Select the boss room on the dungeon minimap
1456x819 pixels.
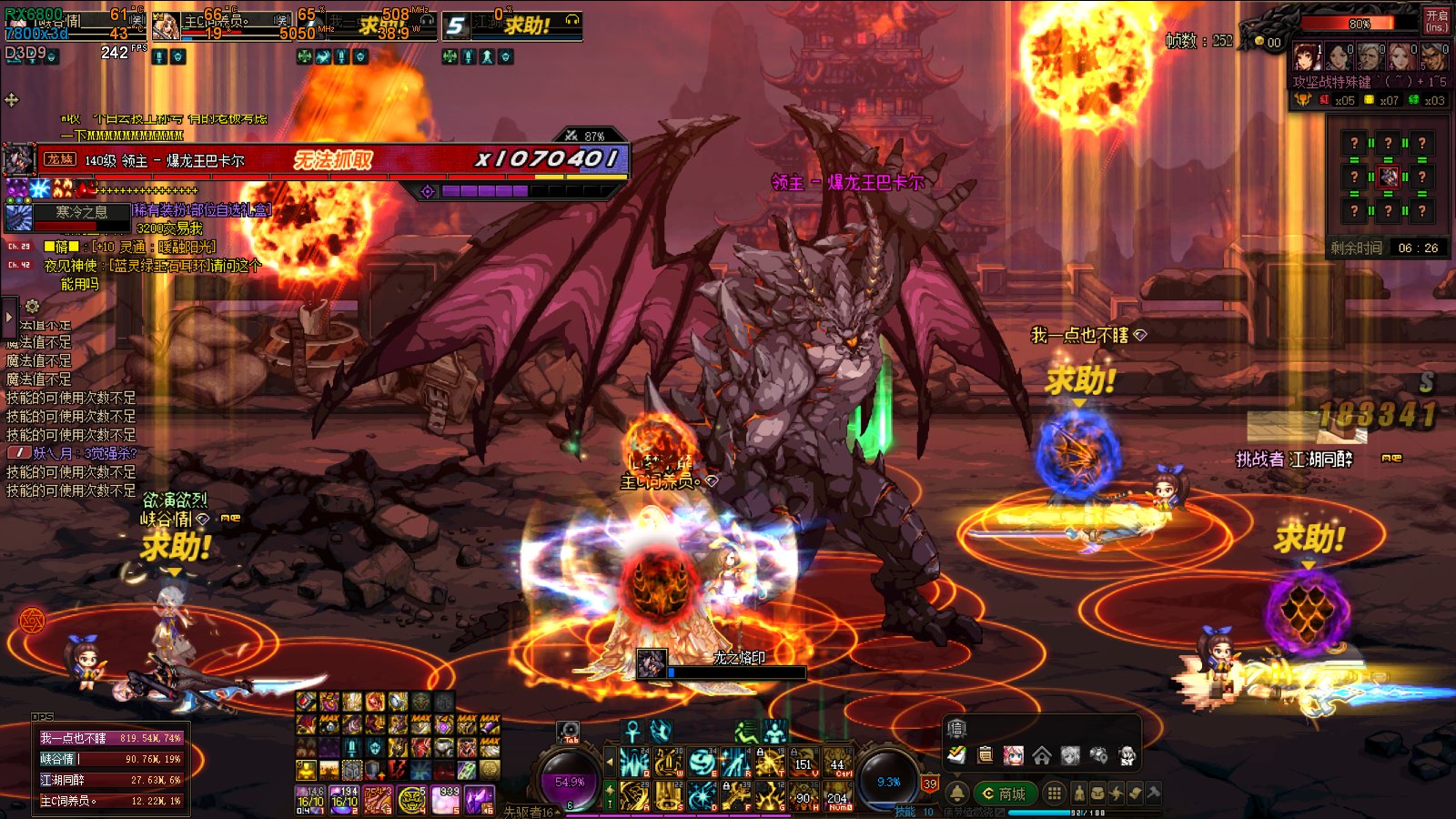pos(1388,177)
